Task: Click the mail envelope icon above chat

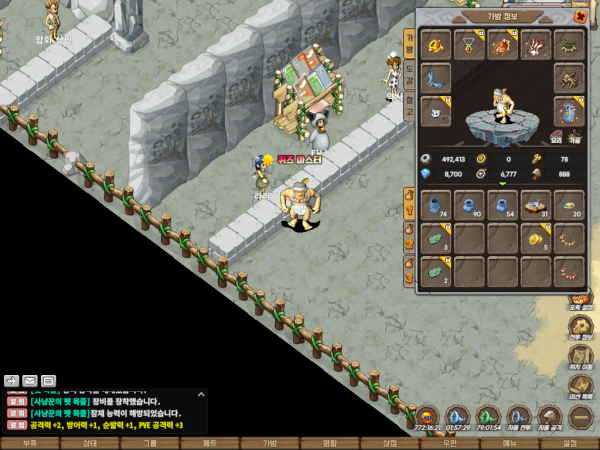Action: 30,380
